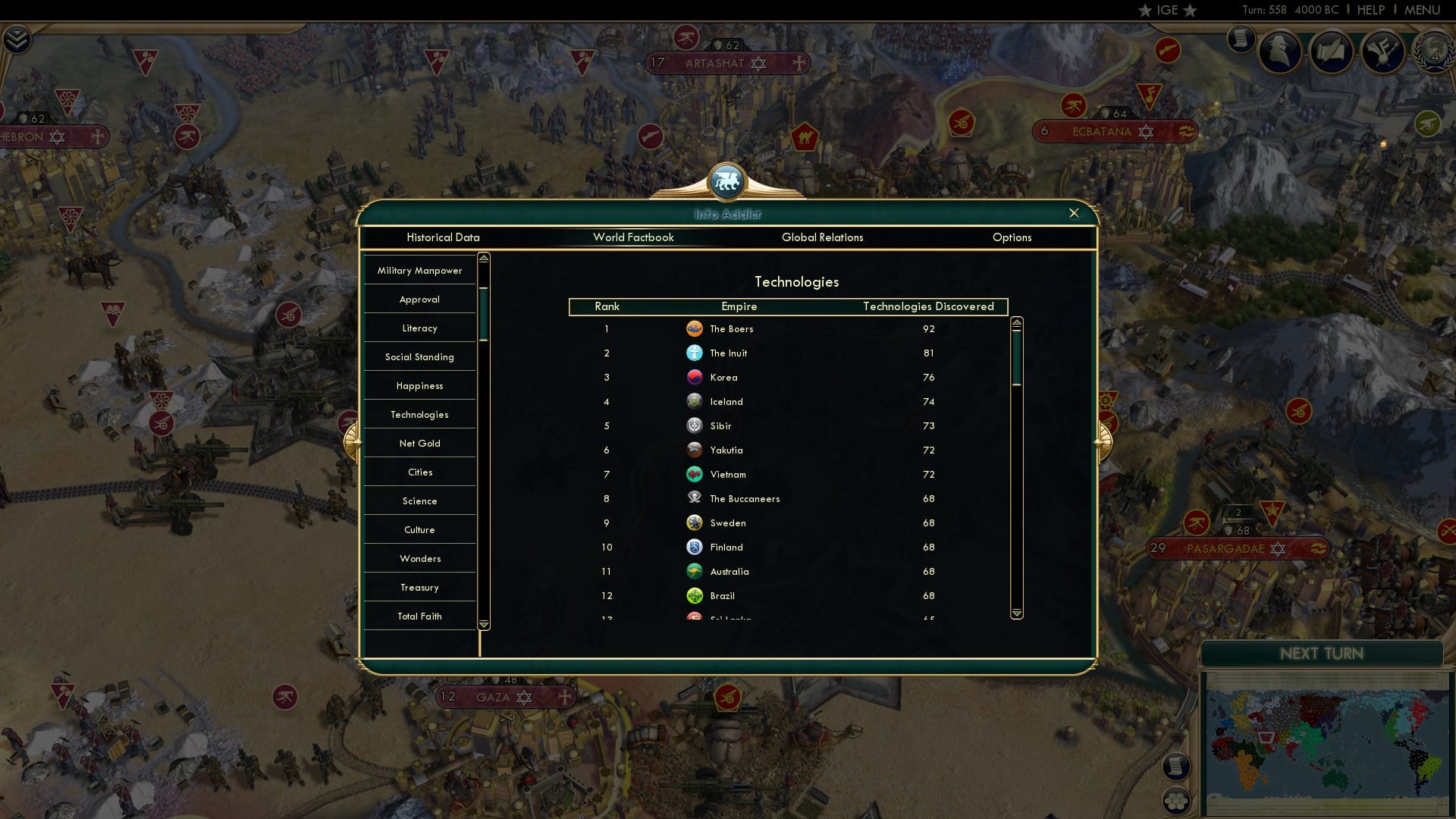
Task: Click the Info Addict crest above the panel
Action: pos(727,182)
